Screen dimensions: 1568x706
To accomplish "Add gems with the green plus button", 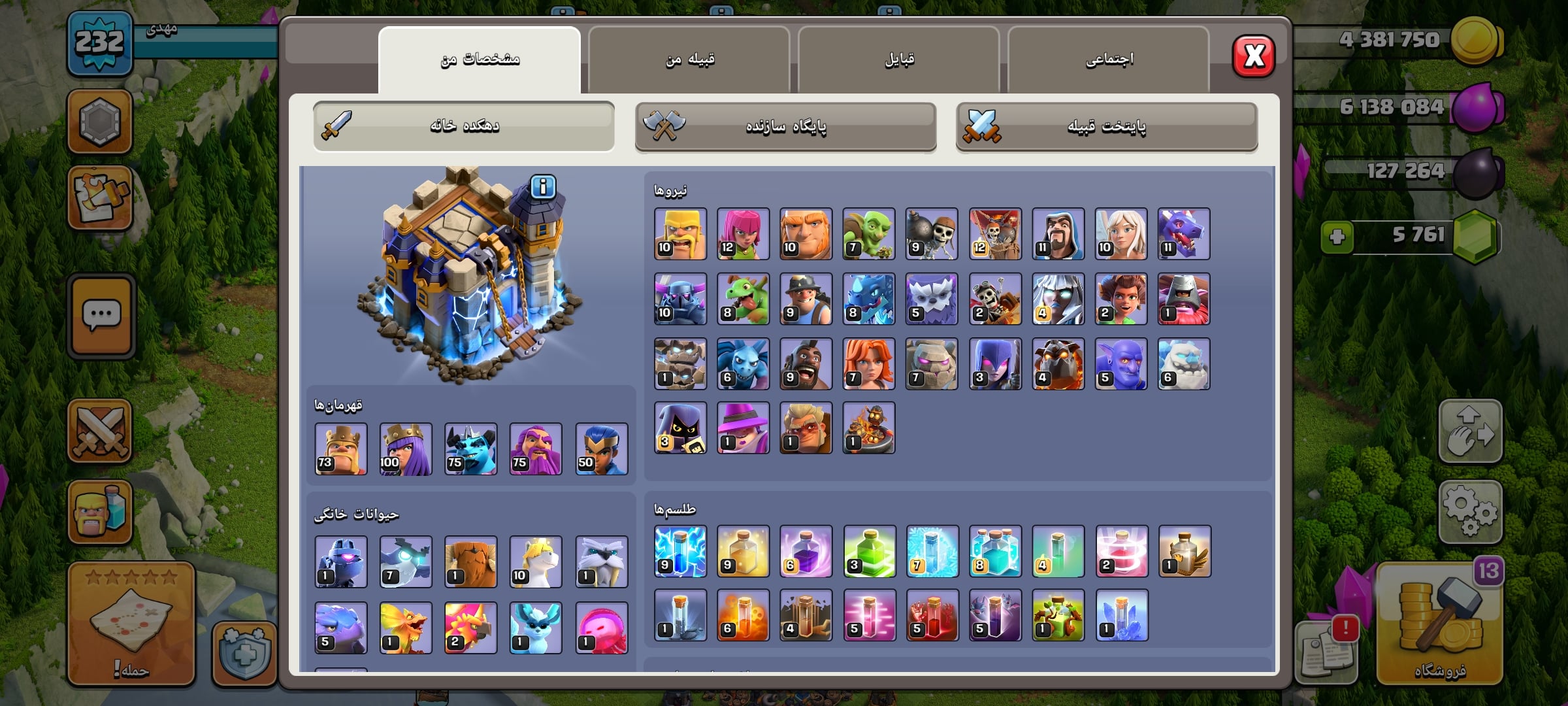I will [1337, 236].
